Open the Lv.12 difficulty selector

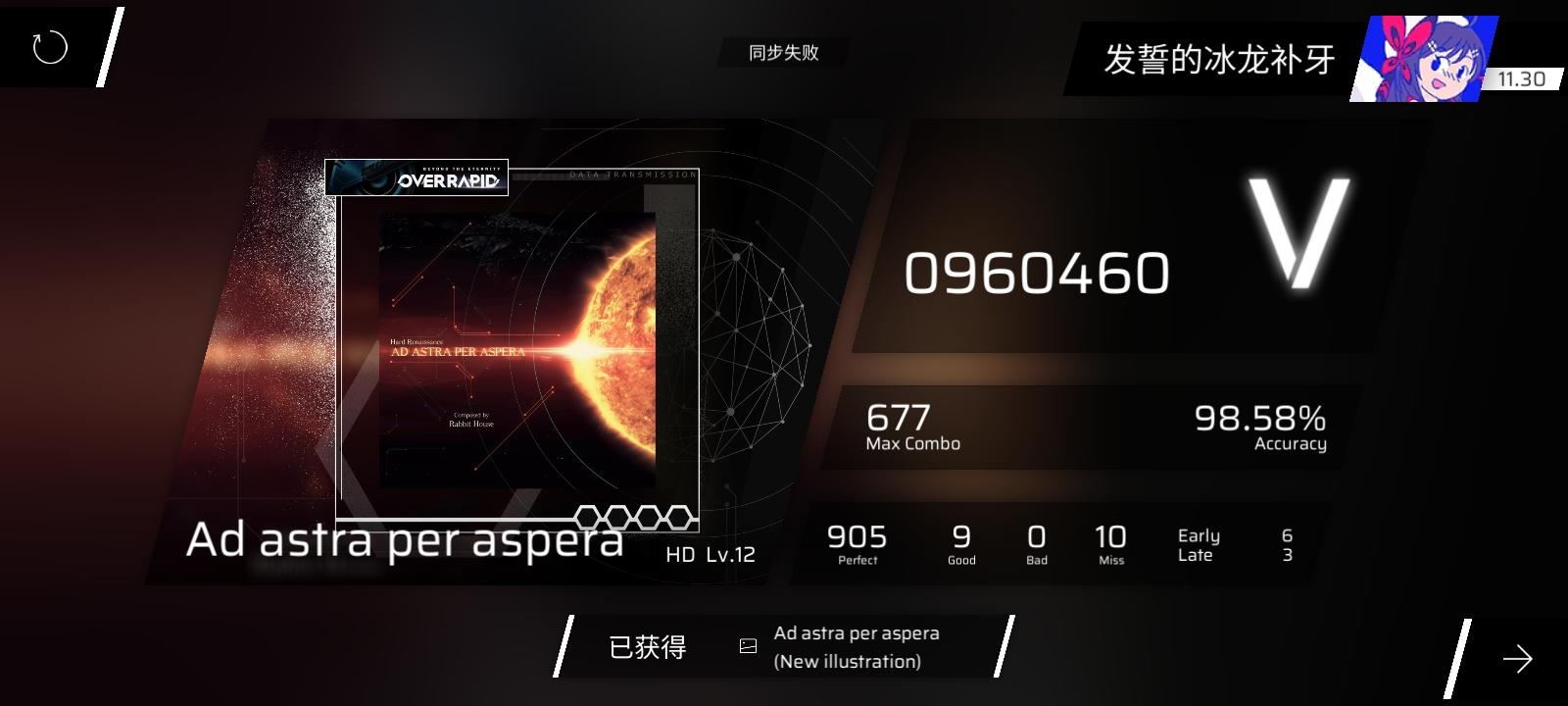(x=730, y=554)
